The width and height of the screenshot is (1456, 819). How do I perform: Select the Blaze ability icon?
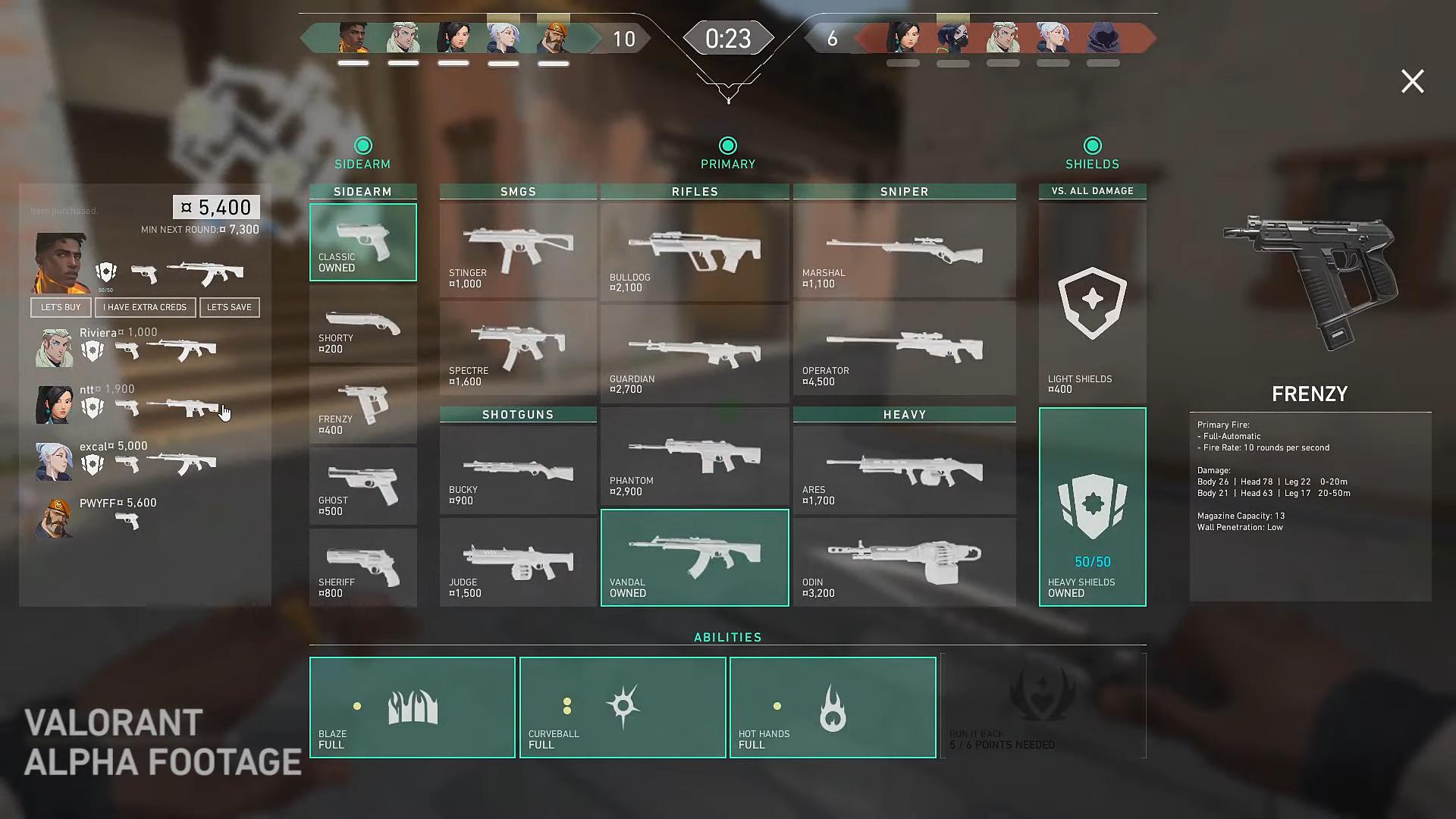click(x=412, y=707)
